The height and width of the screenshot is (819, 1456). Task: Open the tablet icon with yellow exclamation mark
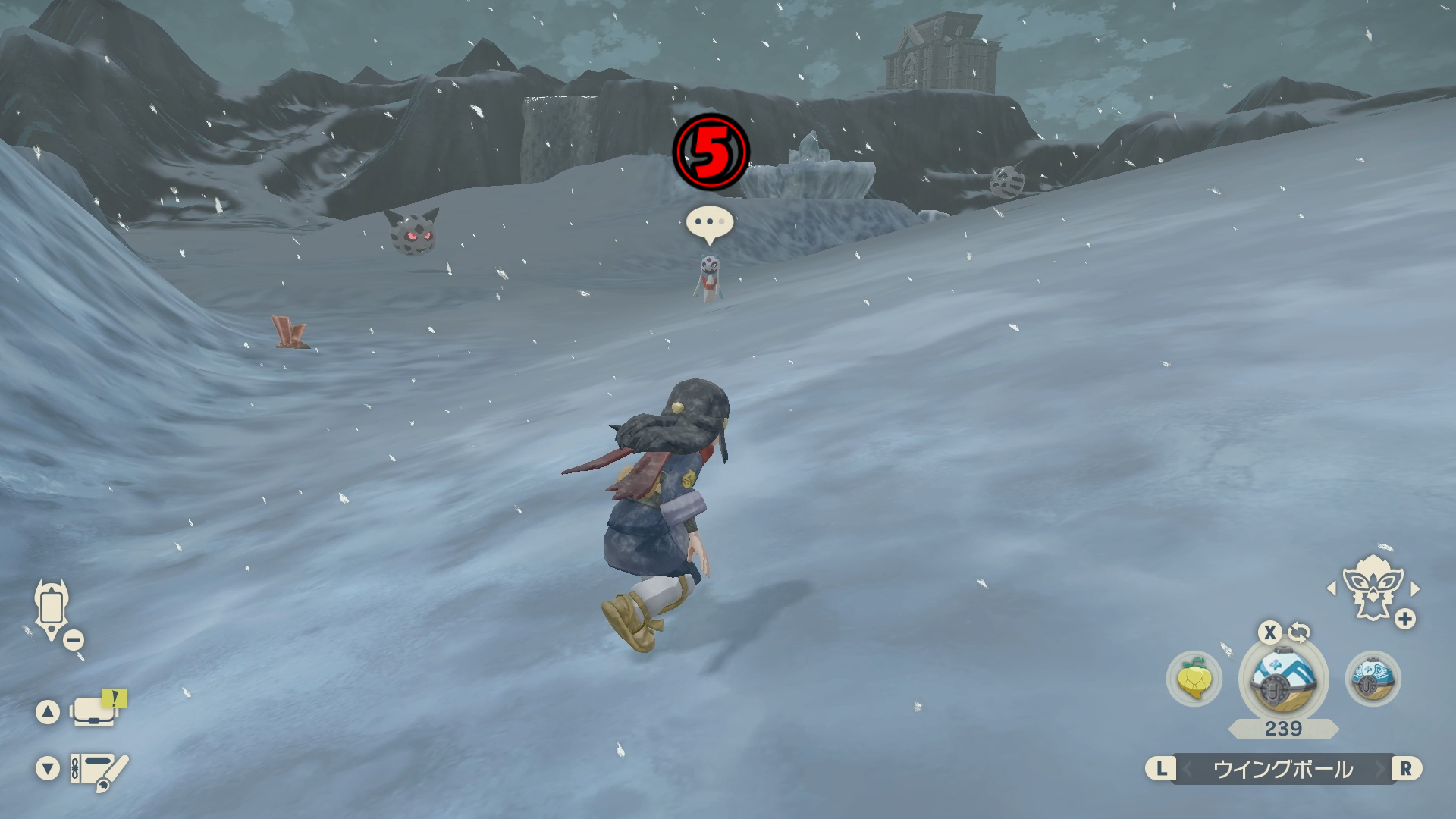(96, 711)
